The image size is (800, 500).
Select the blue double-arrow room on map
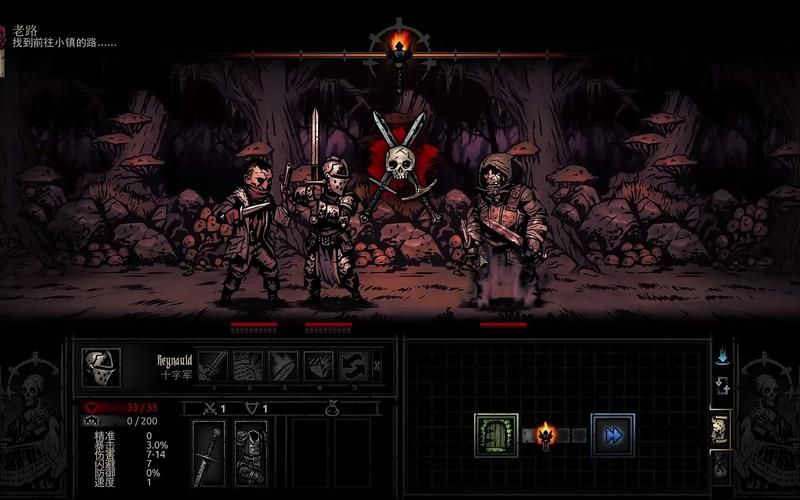[612, 435]
